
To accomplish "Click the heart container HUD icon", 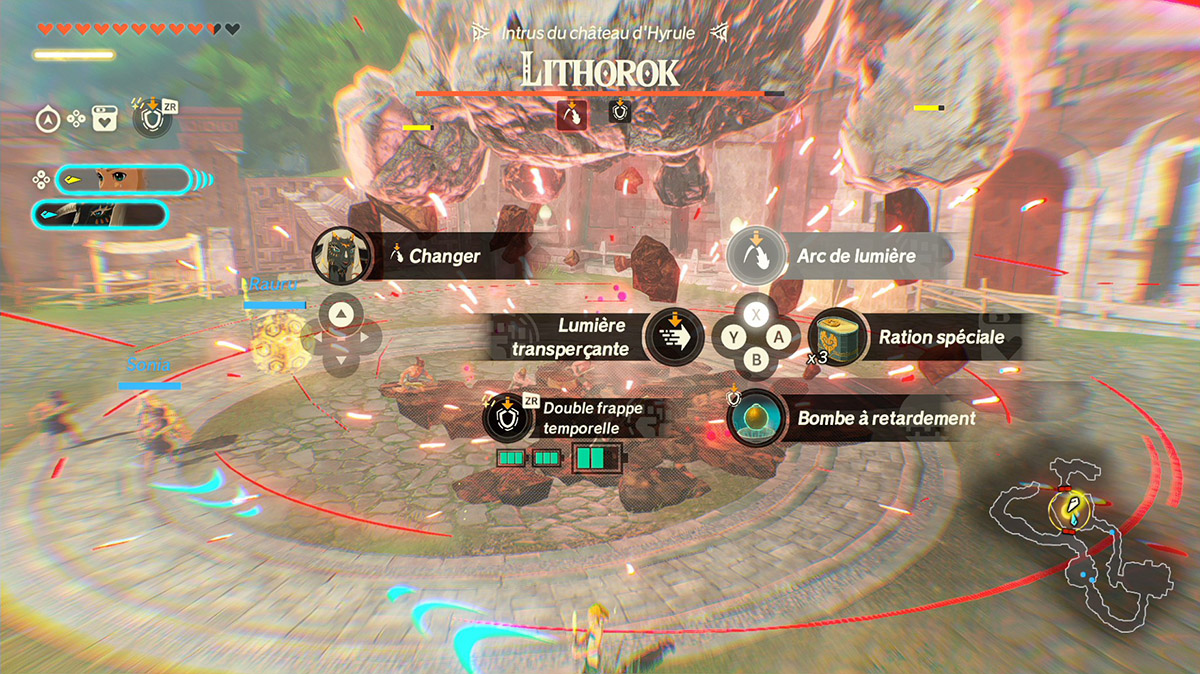I will click(104, 120).
